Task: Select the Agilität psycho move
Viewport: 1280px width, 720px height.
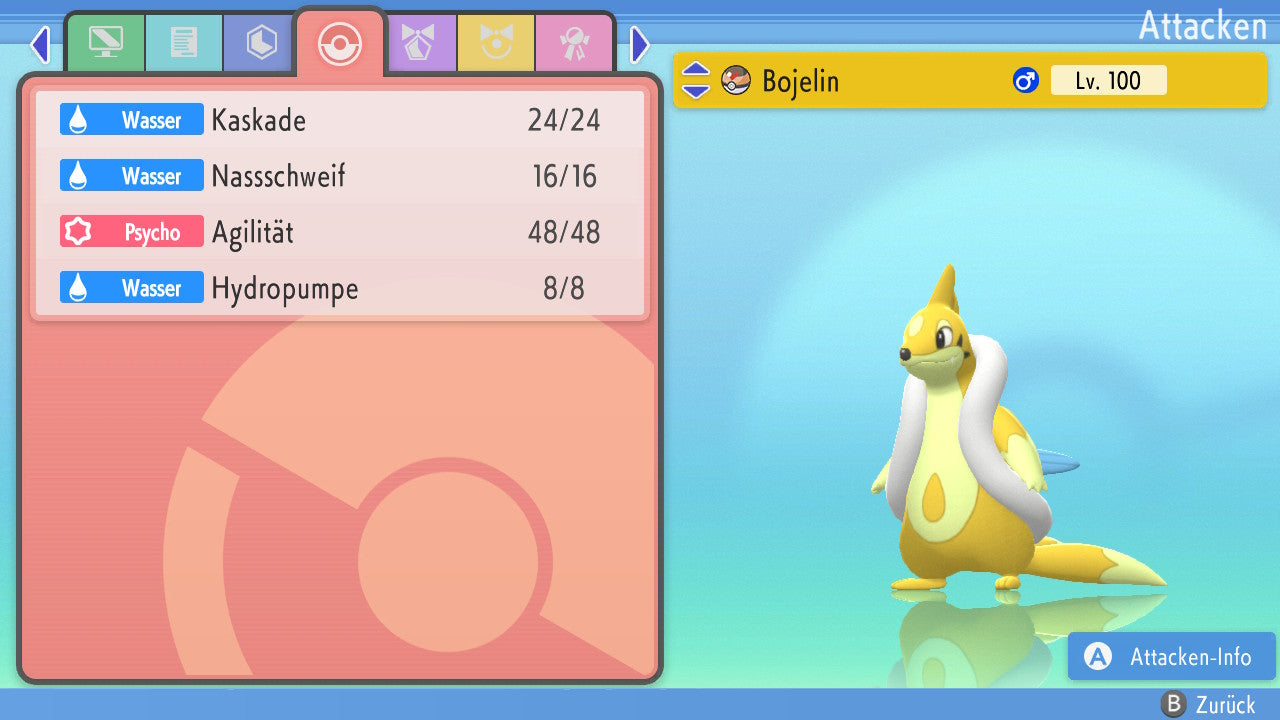Action: pos(340,233)
